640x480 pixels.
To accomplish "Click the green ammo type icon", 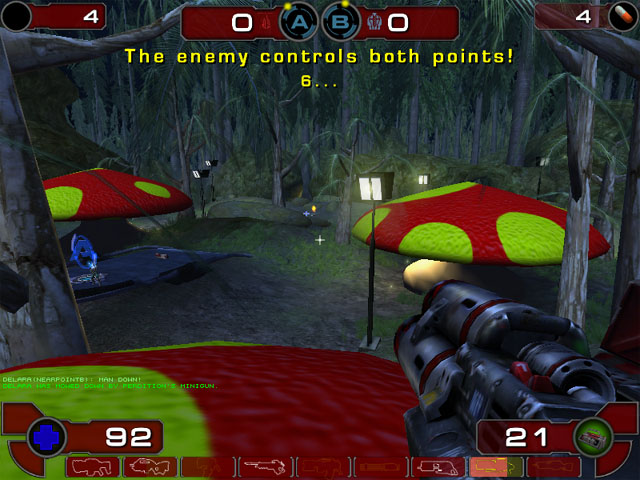I will [x=591, y=436].
